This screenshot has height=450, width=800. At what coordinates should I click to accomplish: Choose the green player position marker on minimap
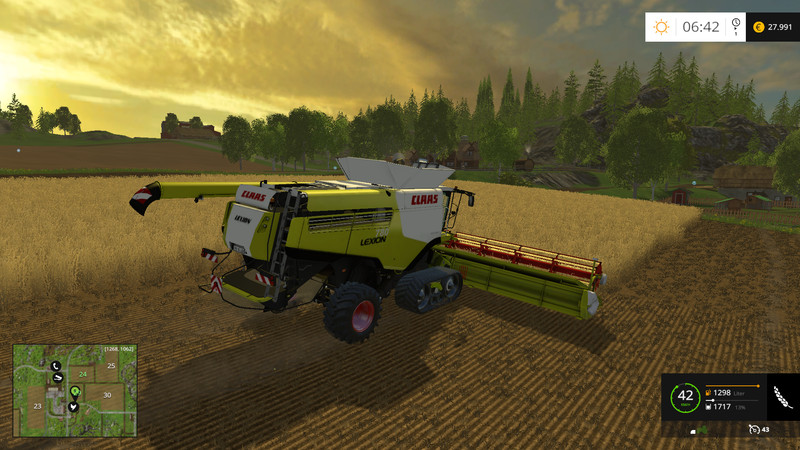click(x=76, y=390)
